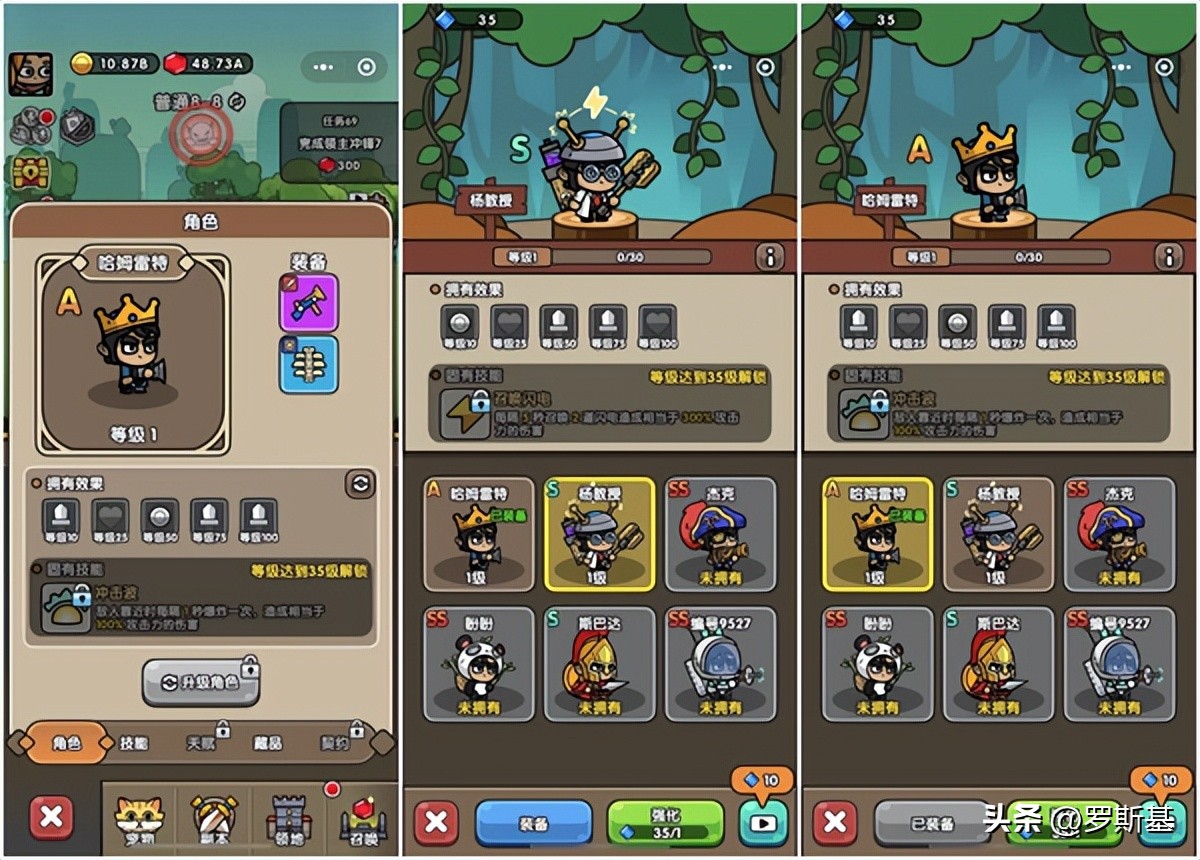Click the grey 已装备 button

[x=932, y=823]
